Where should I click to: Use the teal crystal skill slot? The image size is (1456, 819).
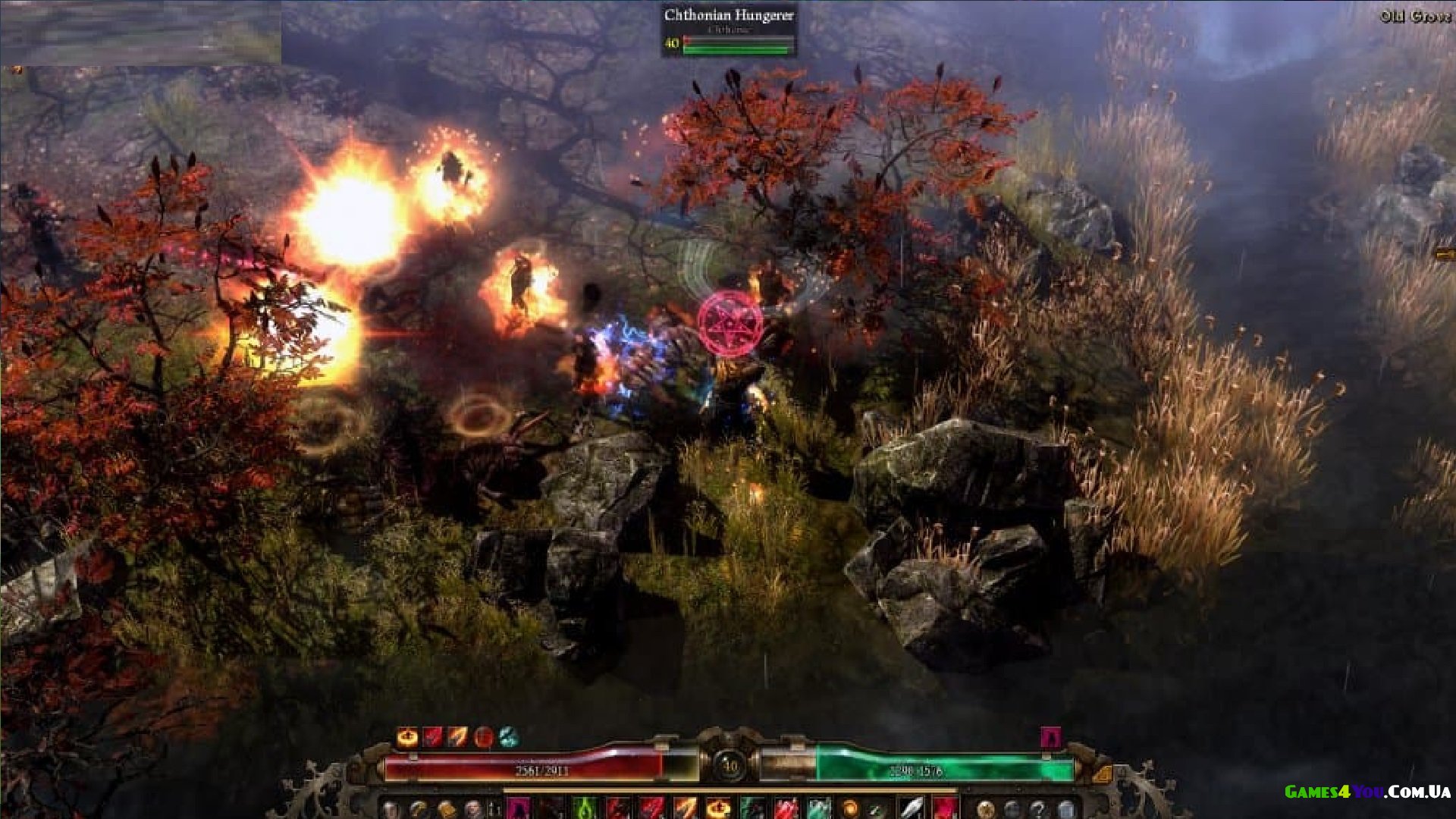818,808
